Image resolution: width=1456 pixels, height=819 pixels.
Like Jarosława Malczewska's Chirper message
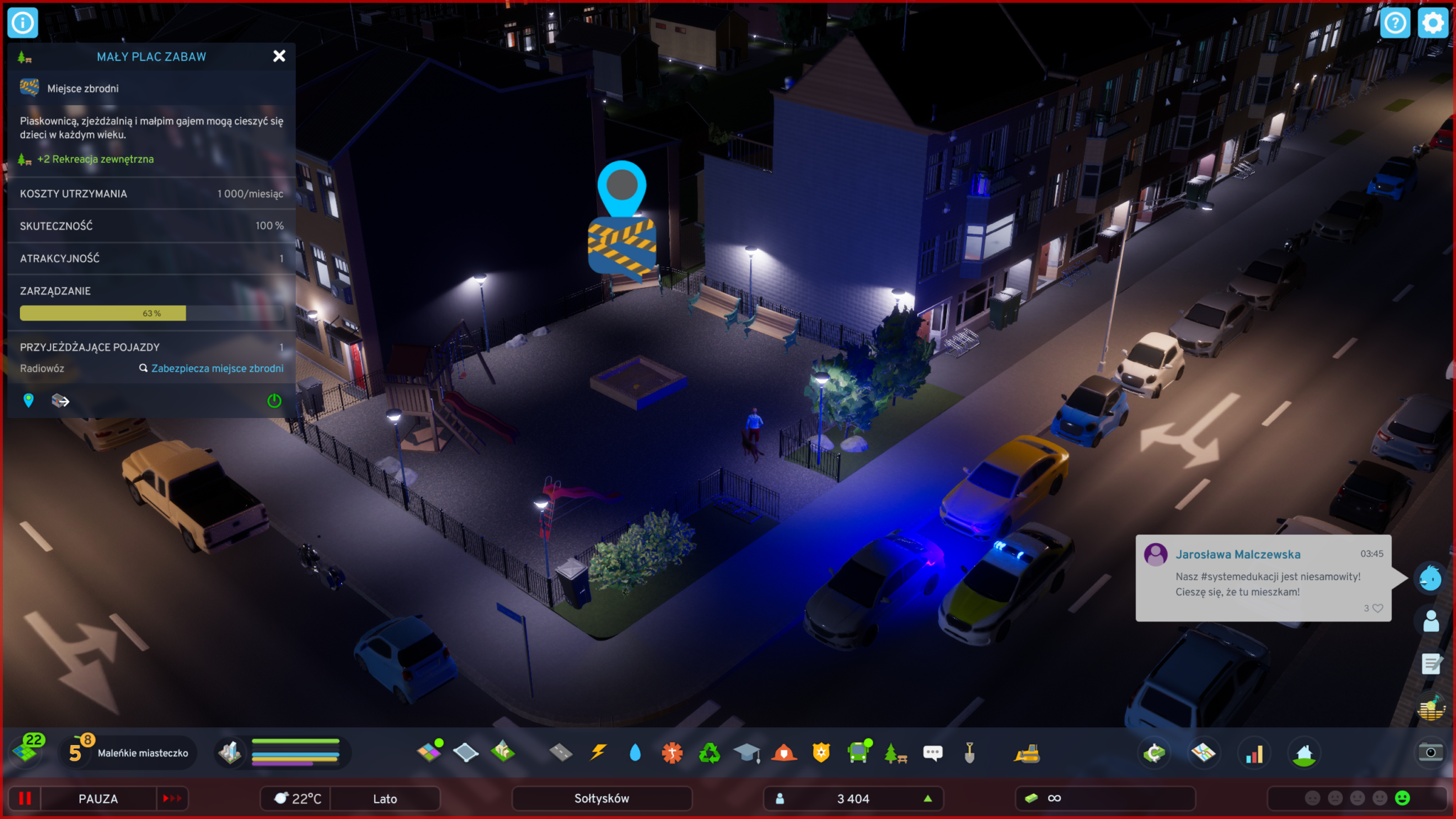1377,608
